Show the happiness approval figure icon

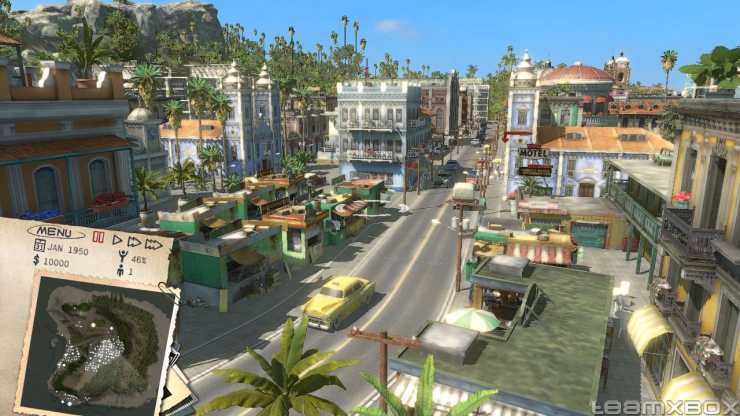click(x=122, y=258)
